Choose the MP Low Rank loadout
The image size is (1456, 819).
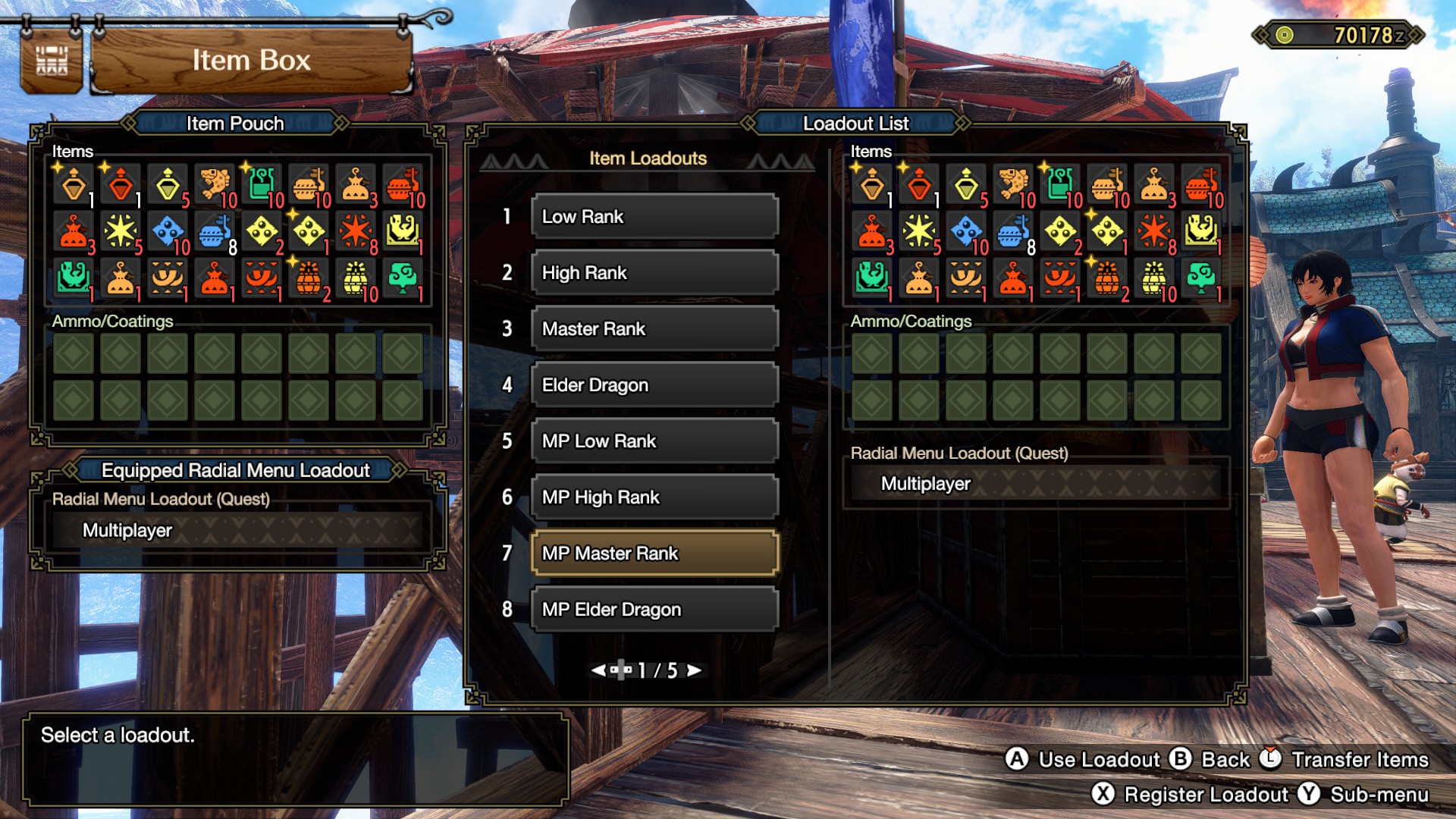654,441
